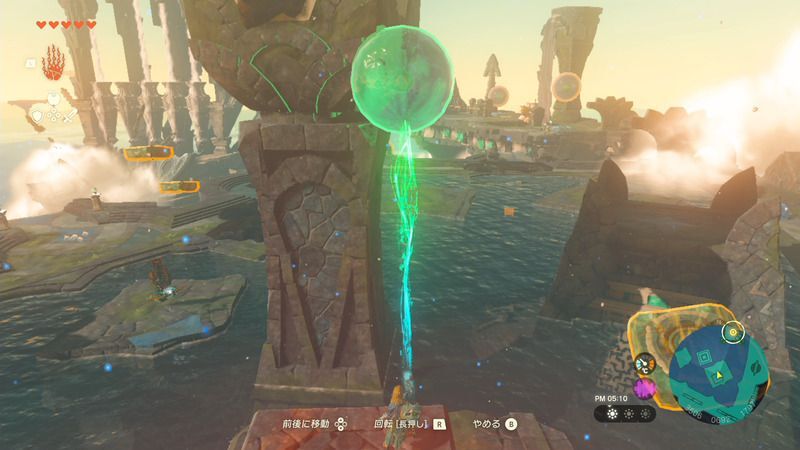The width and height of the screenshot is (800, 450).
Task: Click the yellow objective marker on the minimap
Action: pos(734,331)
